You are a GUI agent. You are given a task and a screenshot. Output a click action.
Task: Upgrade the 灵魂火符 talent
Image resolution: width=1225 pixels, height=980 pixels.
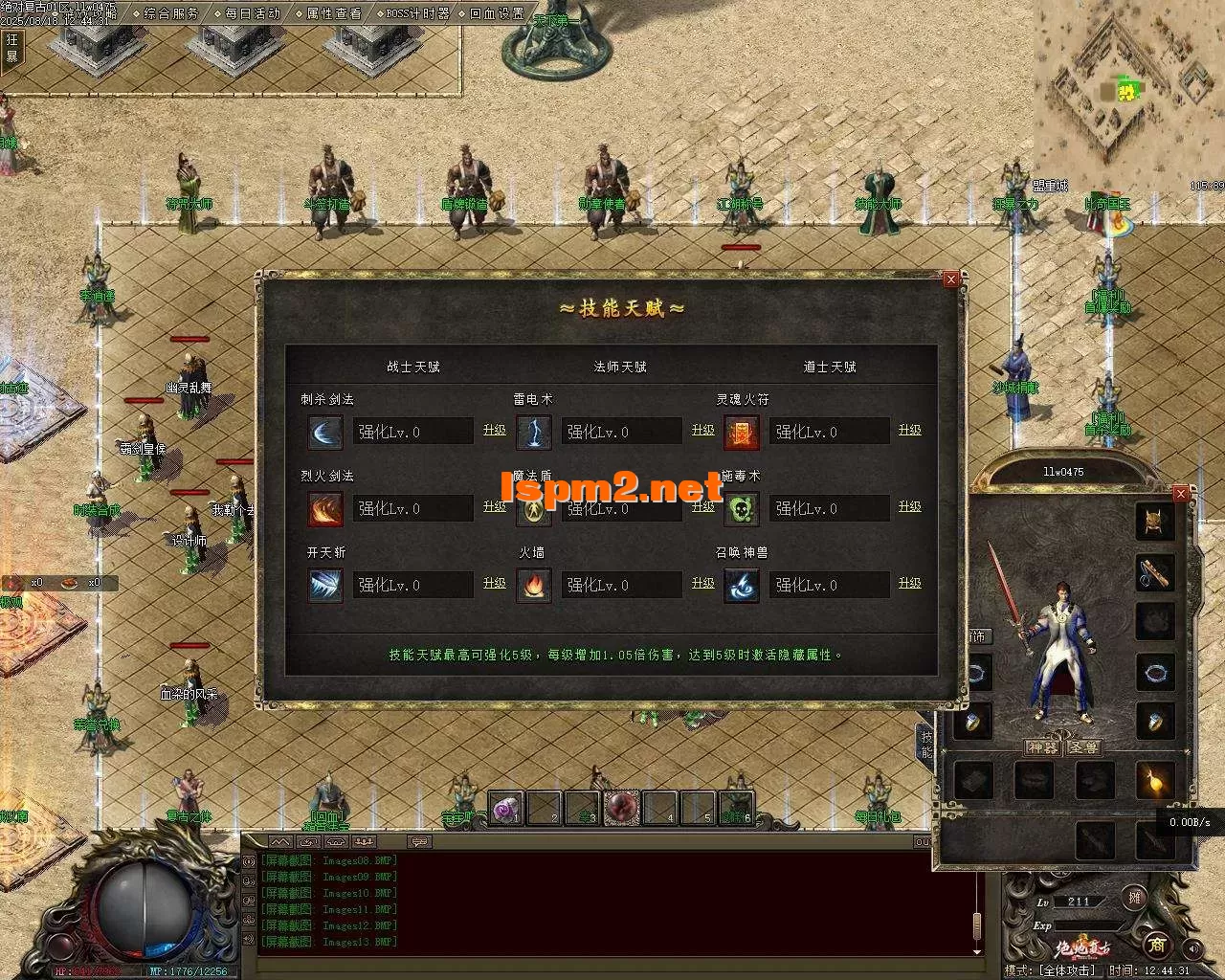point(909,431)
